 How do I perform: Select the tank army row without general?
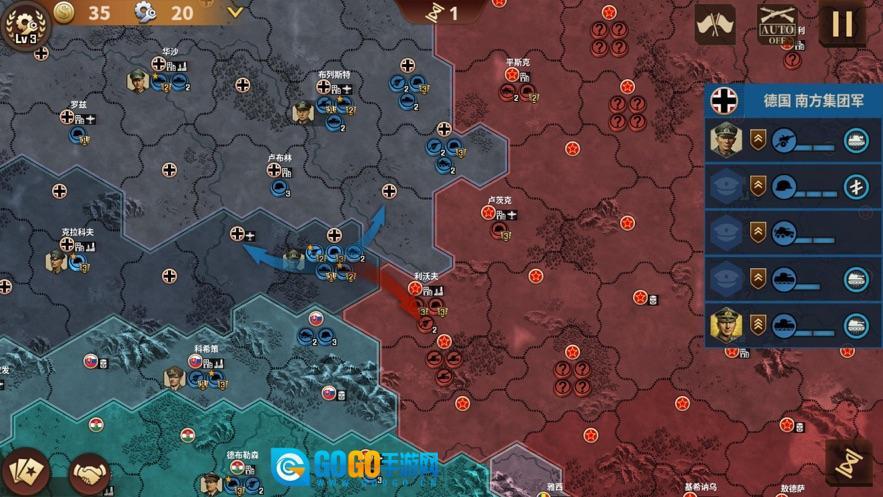(x=794, y=278)
